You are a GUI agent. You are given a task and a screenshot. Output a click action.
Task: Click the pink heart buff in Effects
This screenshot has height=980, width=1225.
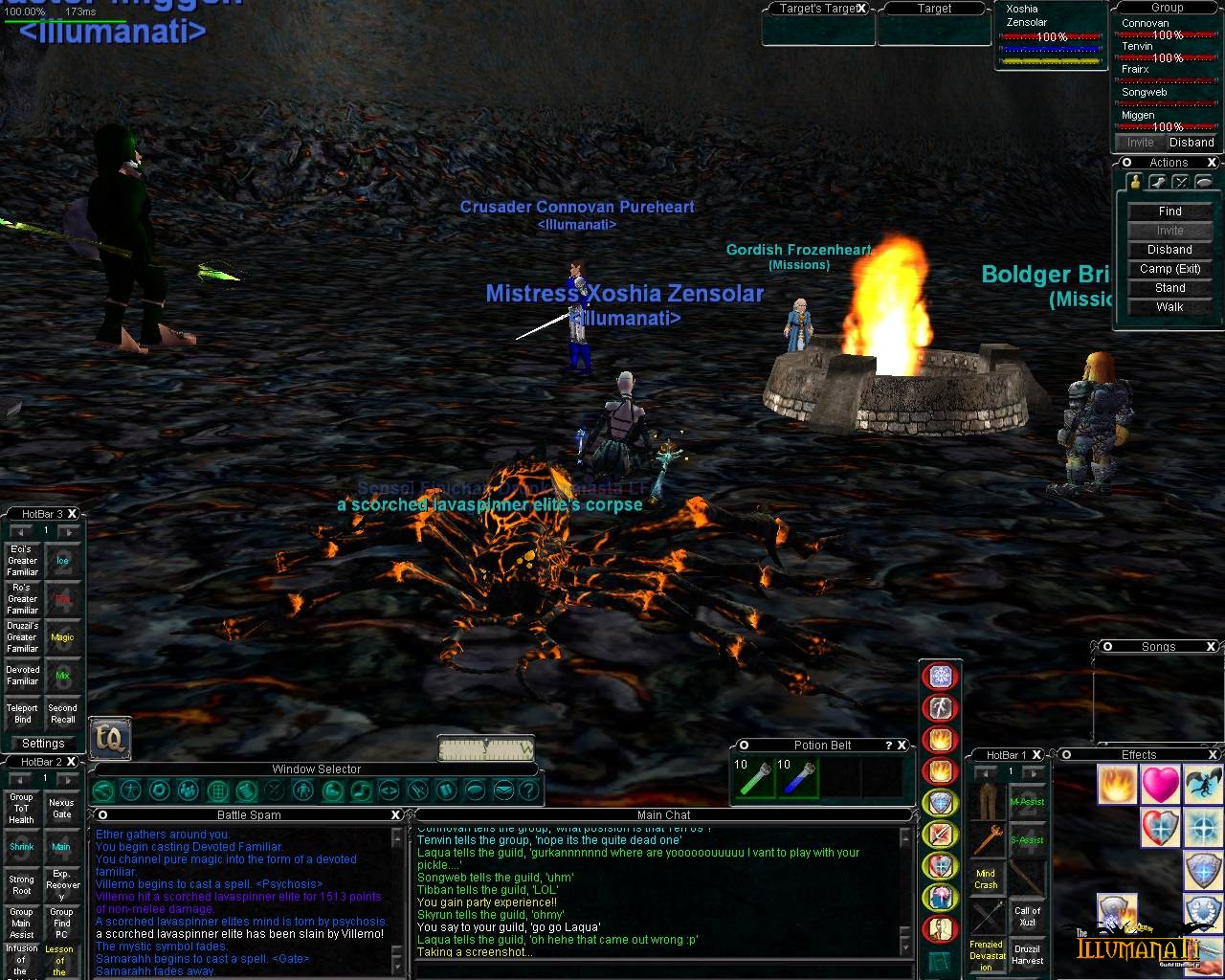(1160, 785)
